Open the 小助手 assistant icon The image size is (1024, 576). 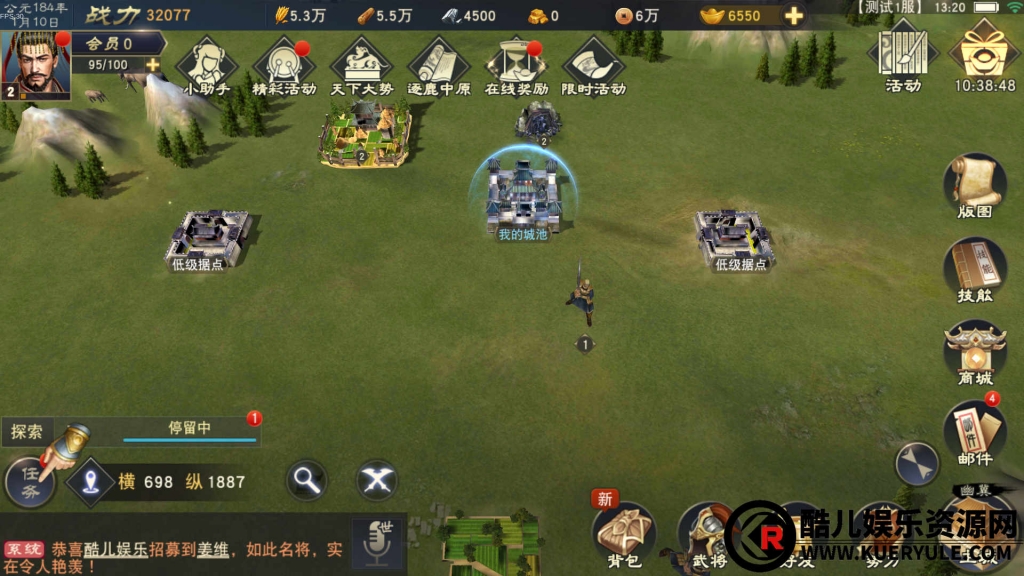(206, 64)
